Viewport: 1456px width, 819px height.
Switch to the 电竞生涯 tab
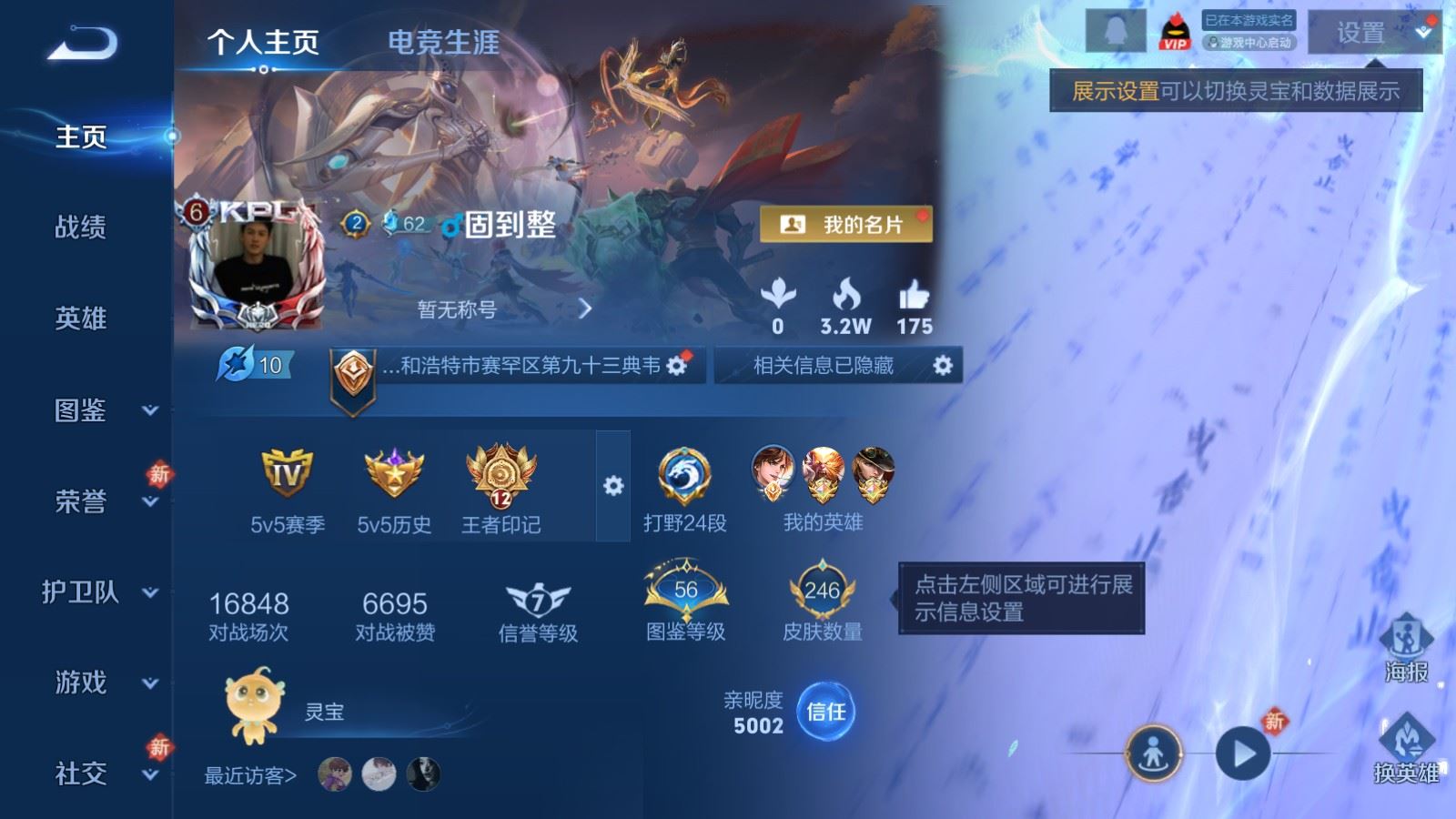click(x=442, y=42)
